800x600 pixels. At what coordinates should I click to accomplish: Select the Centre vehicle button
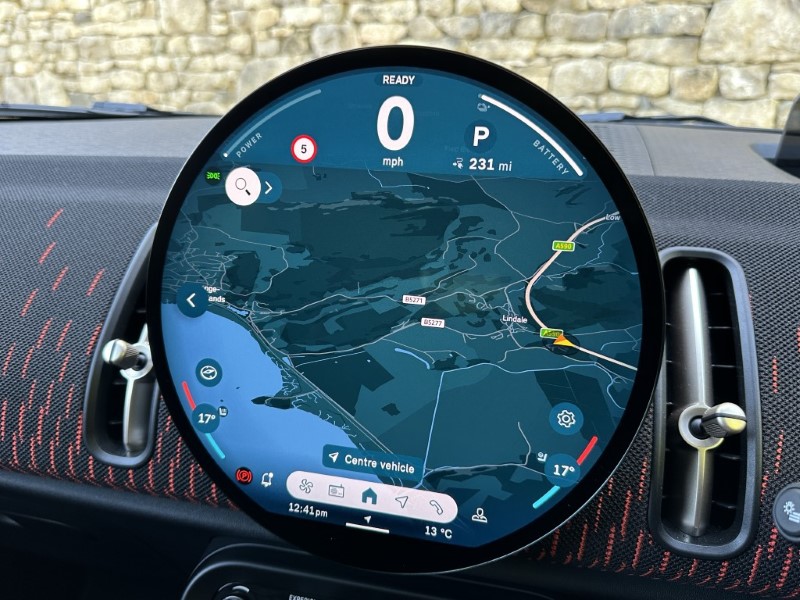(x=372, y=460)
